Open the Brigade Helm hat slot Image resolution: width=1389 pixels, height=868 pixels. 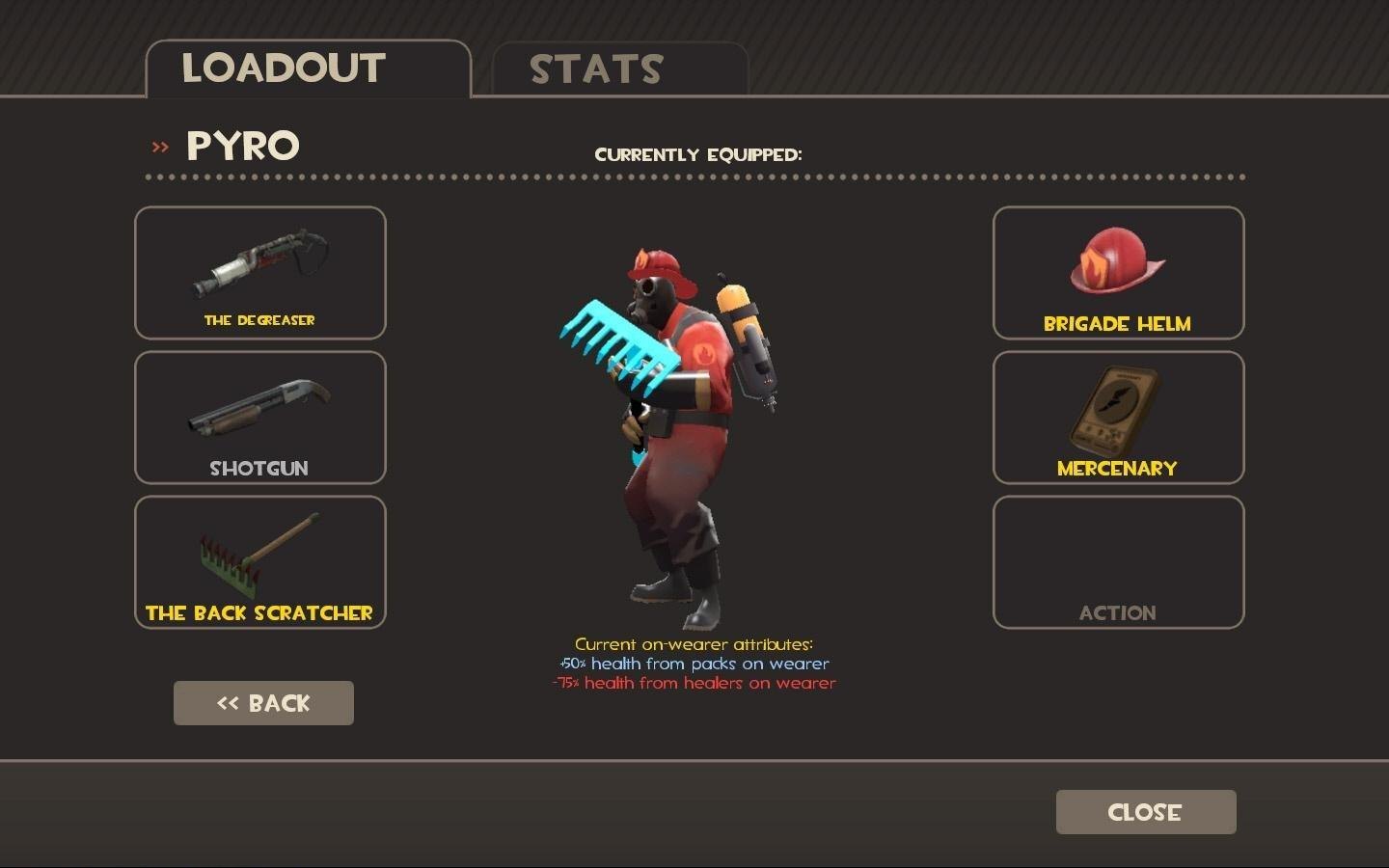pos(1118,273)
